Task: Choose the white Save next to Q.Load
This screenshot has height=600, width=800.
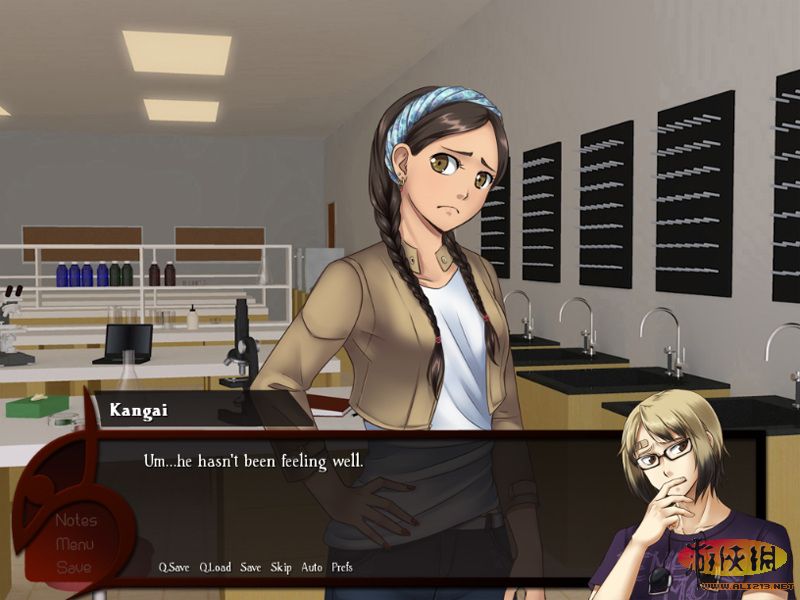Action: pos(250,567)
